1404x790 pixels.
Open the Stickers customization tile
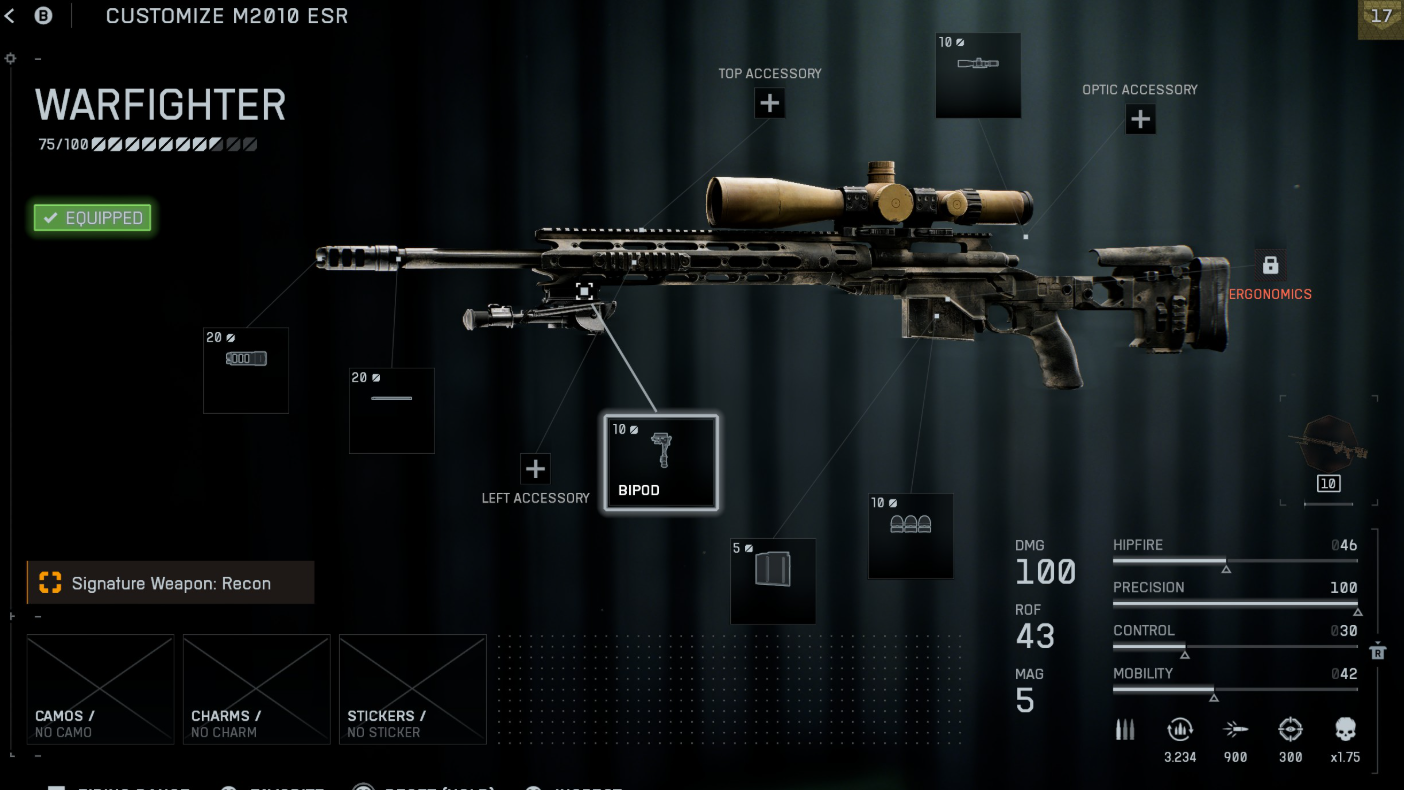click(x=412, y=689)
